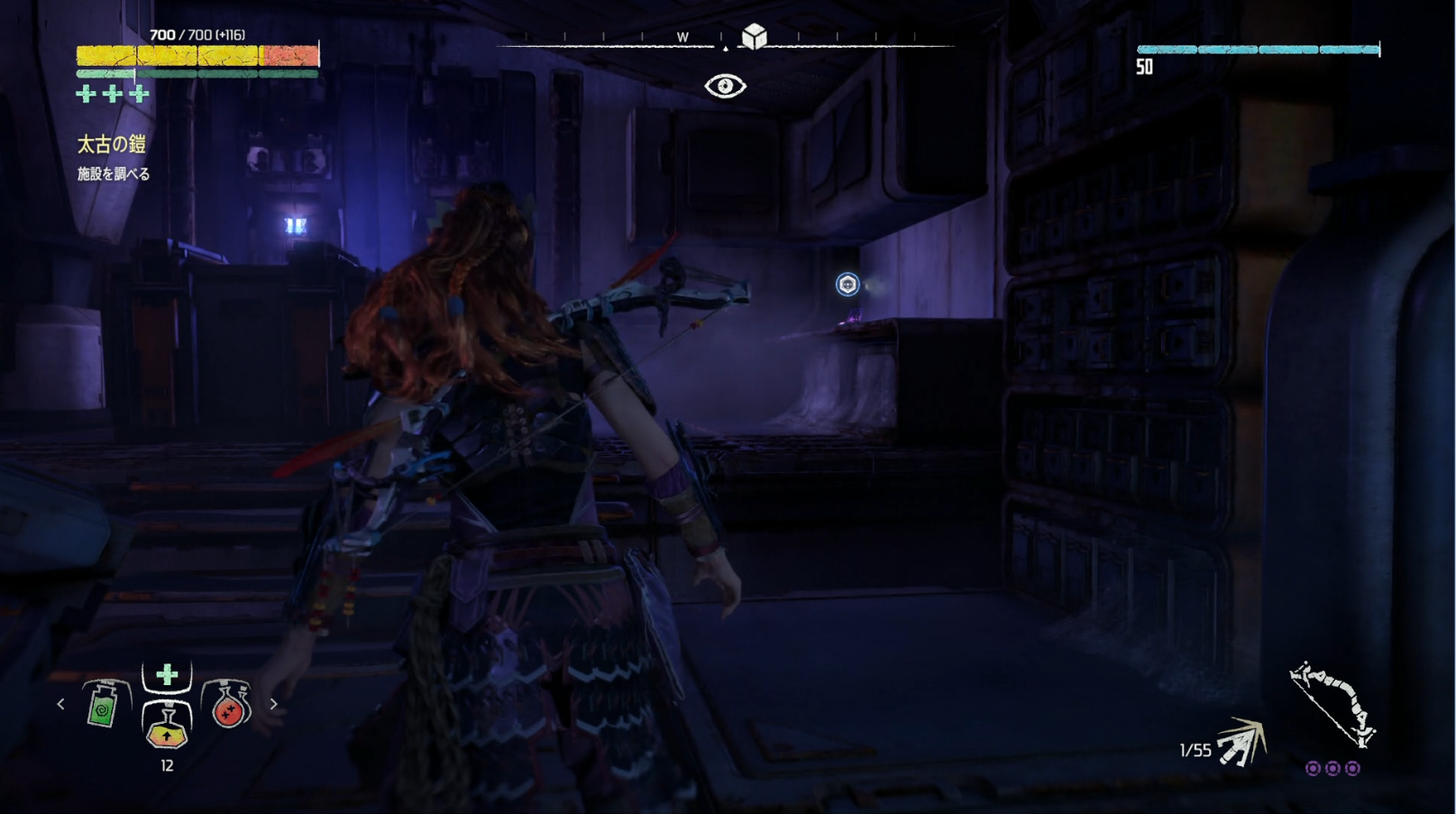Screen dimensions: 1456x814
Task: Select the green swirl potion slot
Action: [104, 705]
